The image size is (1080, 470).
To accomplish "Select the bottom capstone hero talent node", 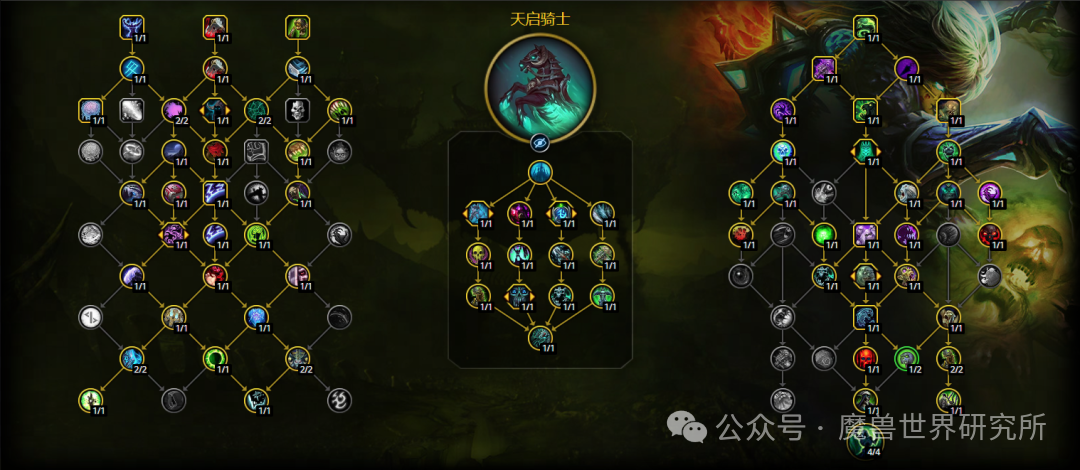I will [x=540, y=337].
